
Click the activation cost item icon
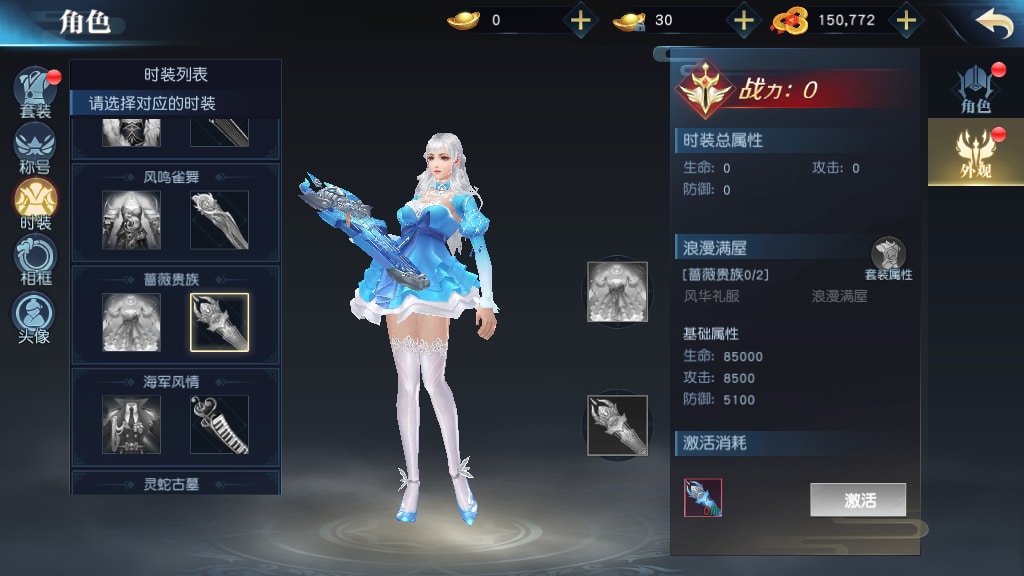(x=703, y=498)
